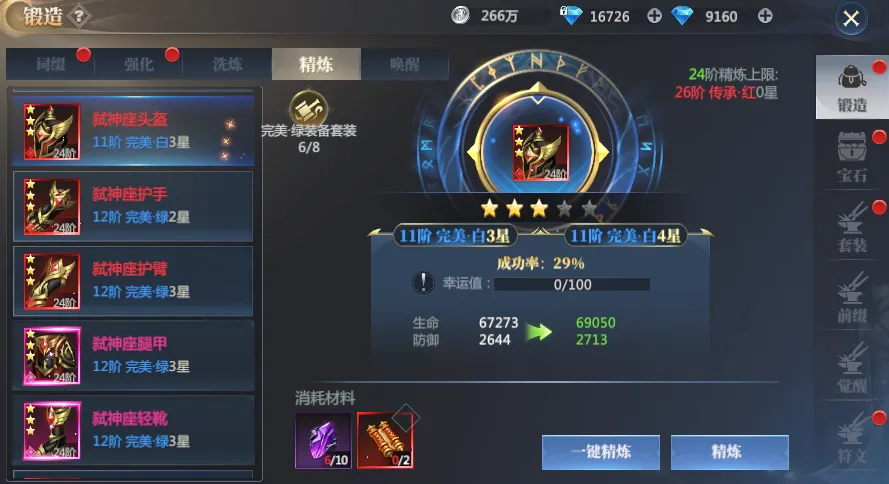Open the 强化 tab
The width and height of the screenshot is (889, 484).
pyautogui.click(x=139, y=65)
